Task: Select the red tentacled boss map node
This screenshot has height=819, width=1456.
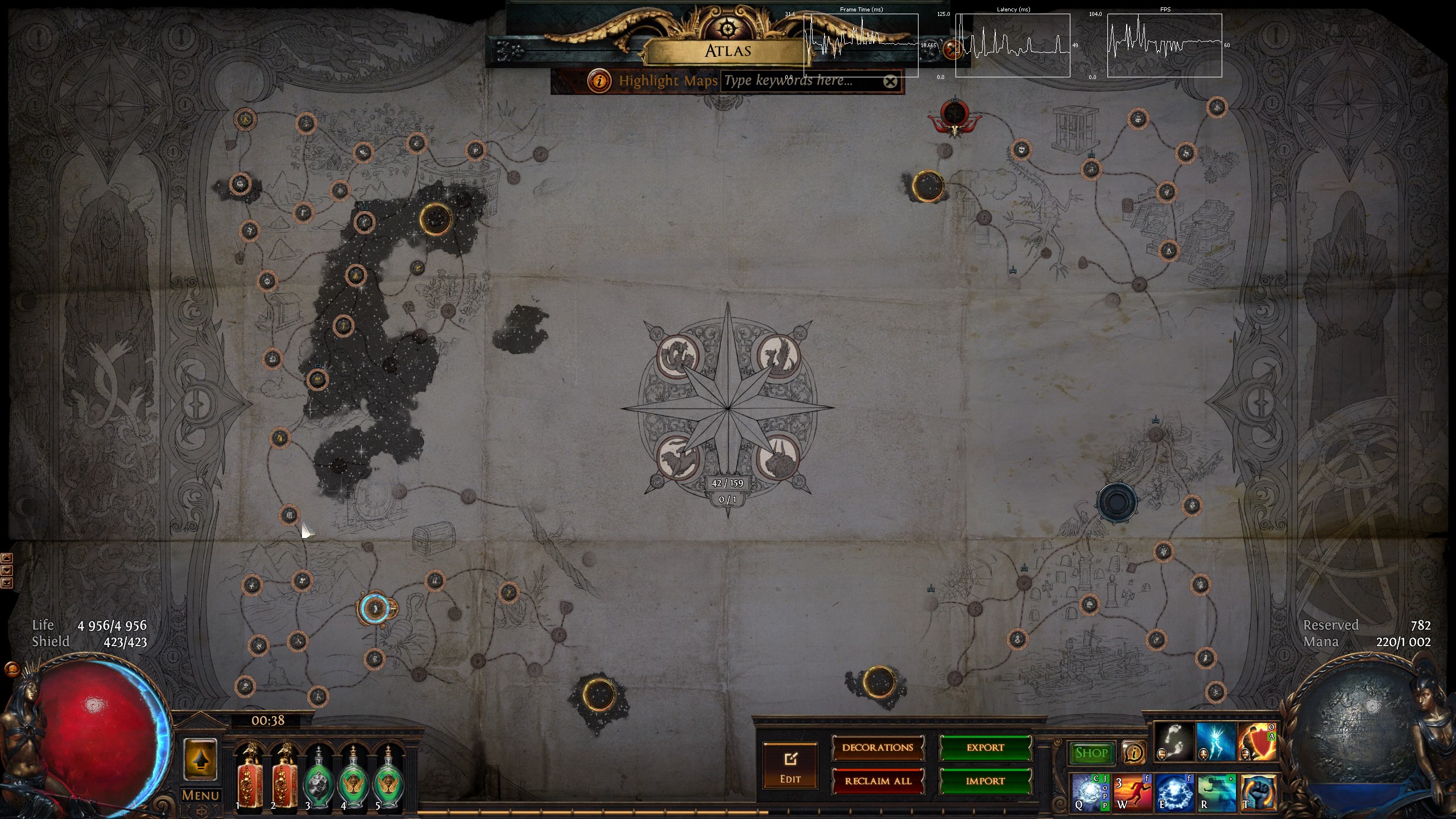Action: 954,115
